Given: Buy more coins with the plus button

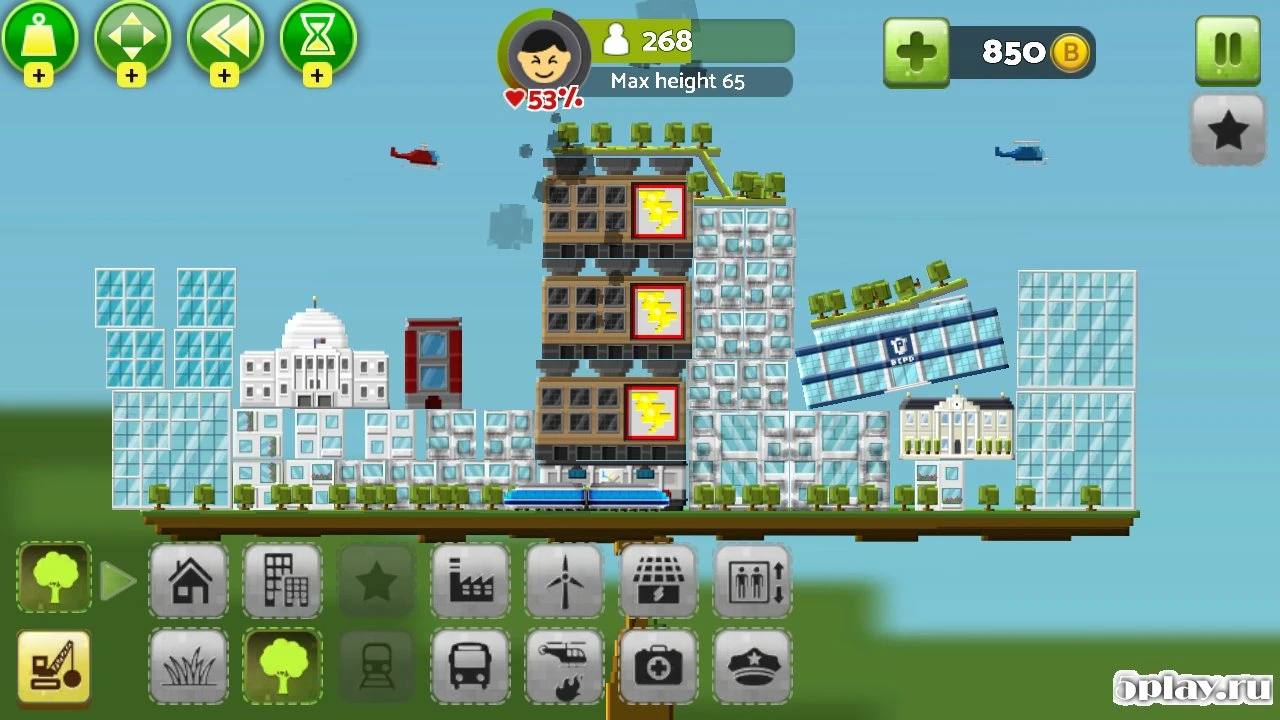Looking at the screenshot, I should pos(916,50).
